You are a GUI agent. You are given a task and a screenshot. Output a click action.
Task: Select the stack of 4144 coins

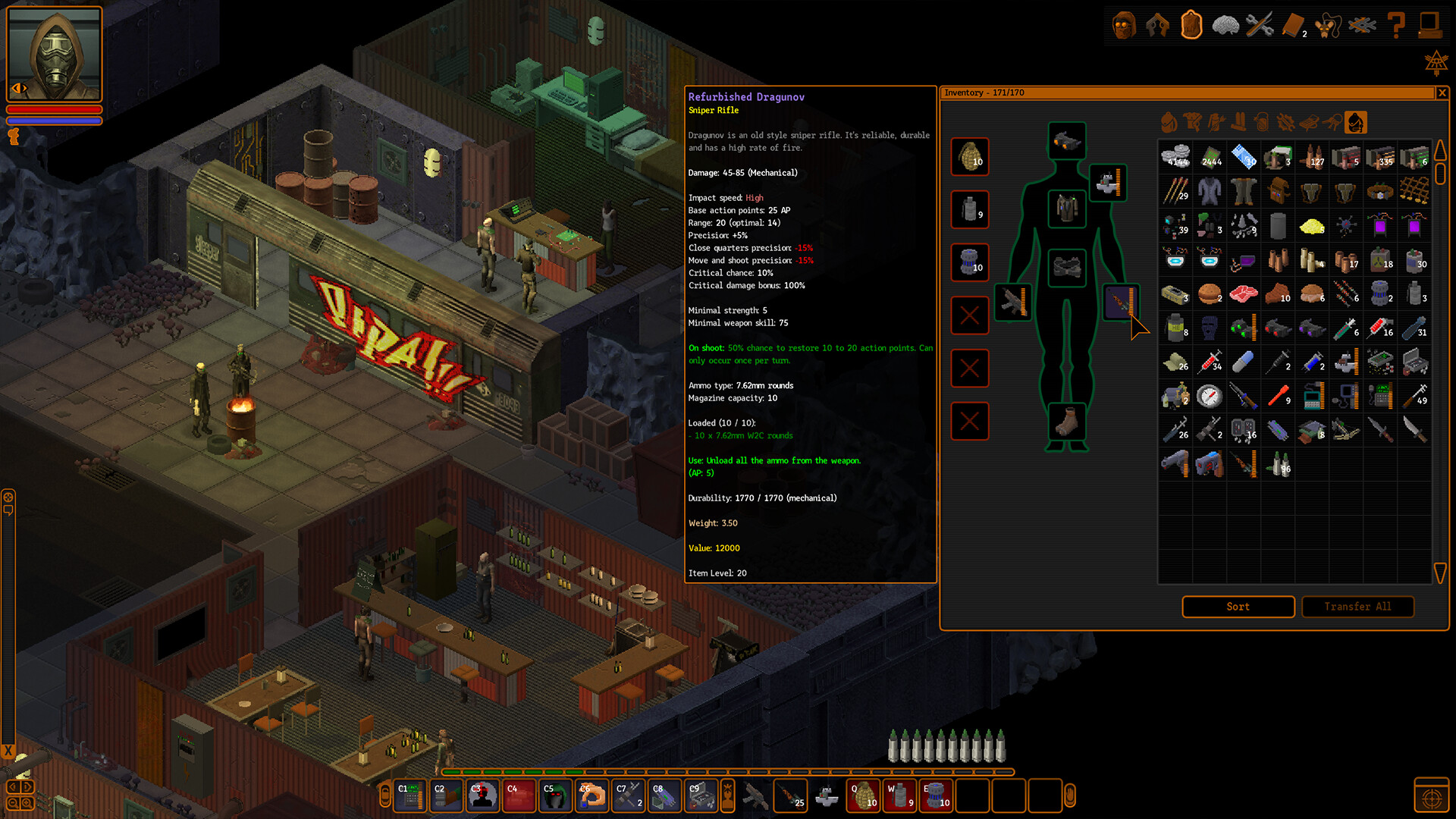click(1175, 157)
